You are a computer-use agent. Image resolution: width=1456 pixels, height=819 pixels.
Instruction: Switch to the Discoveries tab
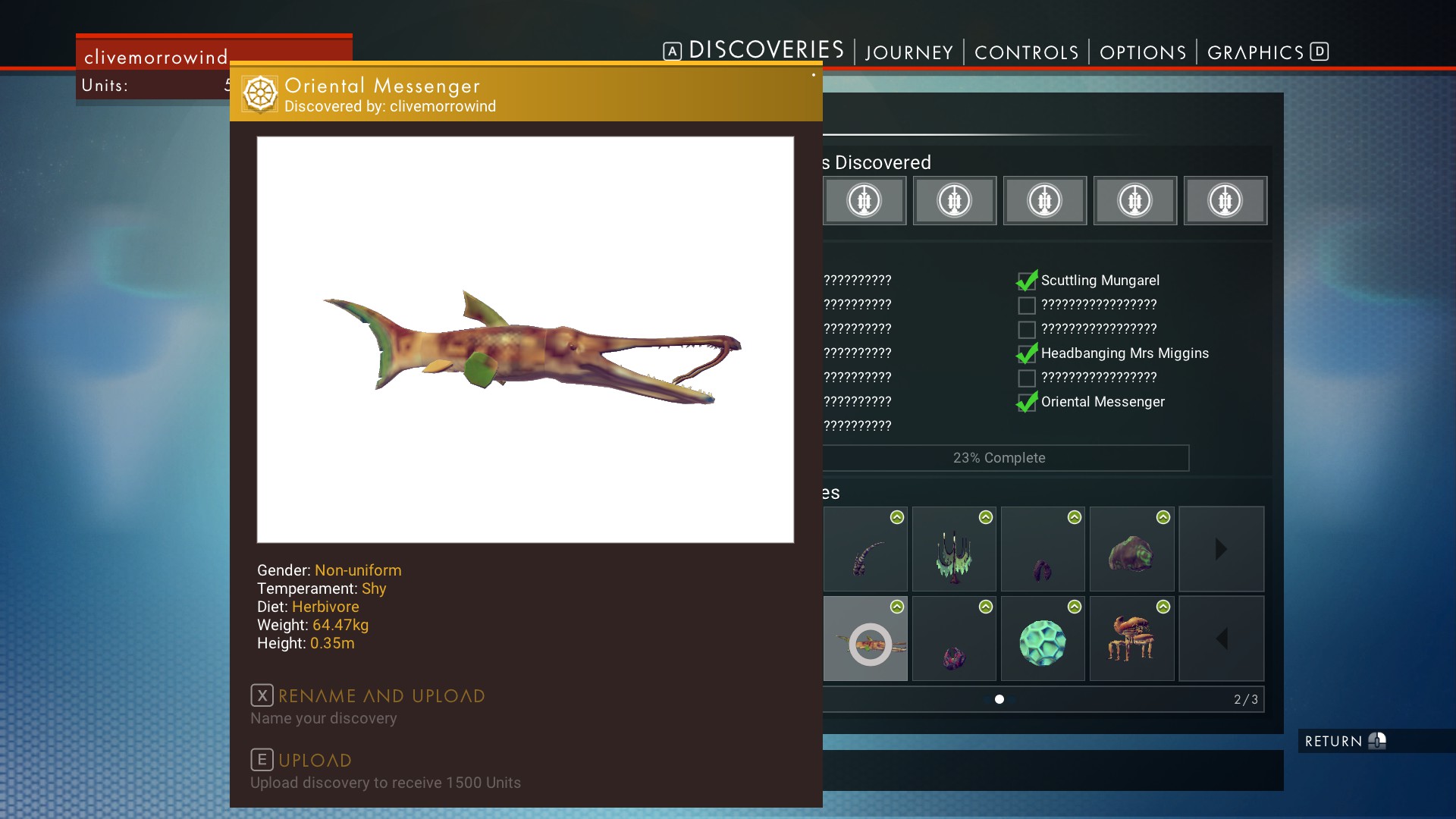[x=765, y=51]
